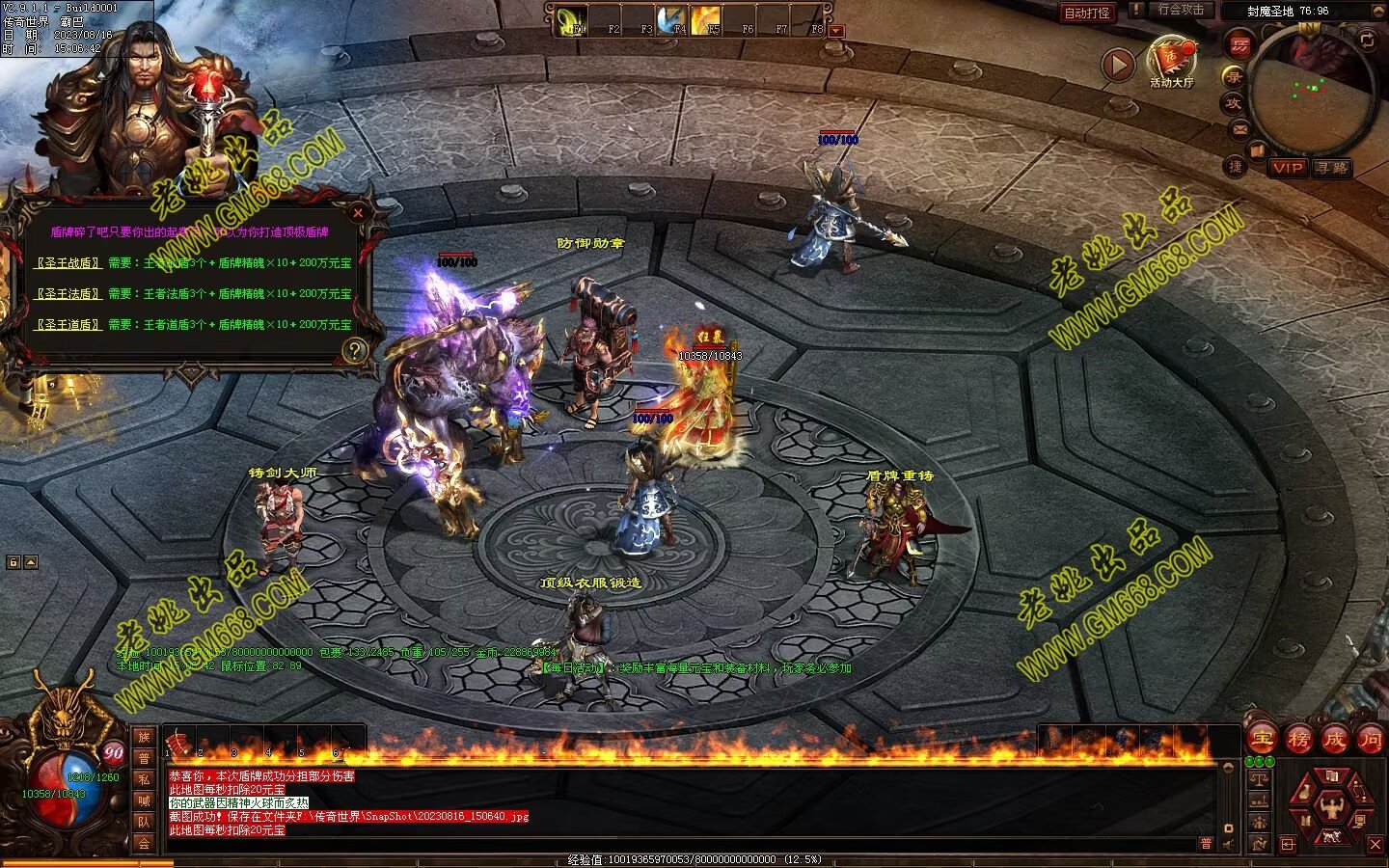Click the 行会攻击 guild attack button
The width and height of the screenshot is (1389, 868).
[1181, 10]
